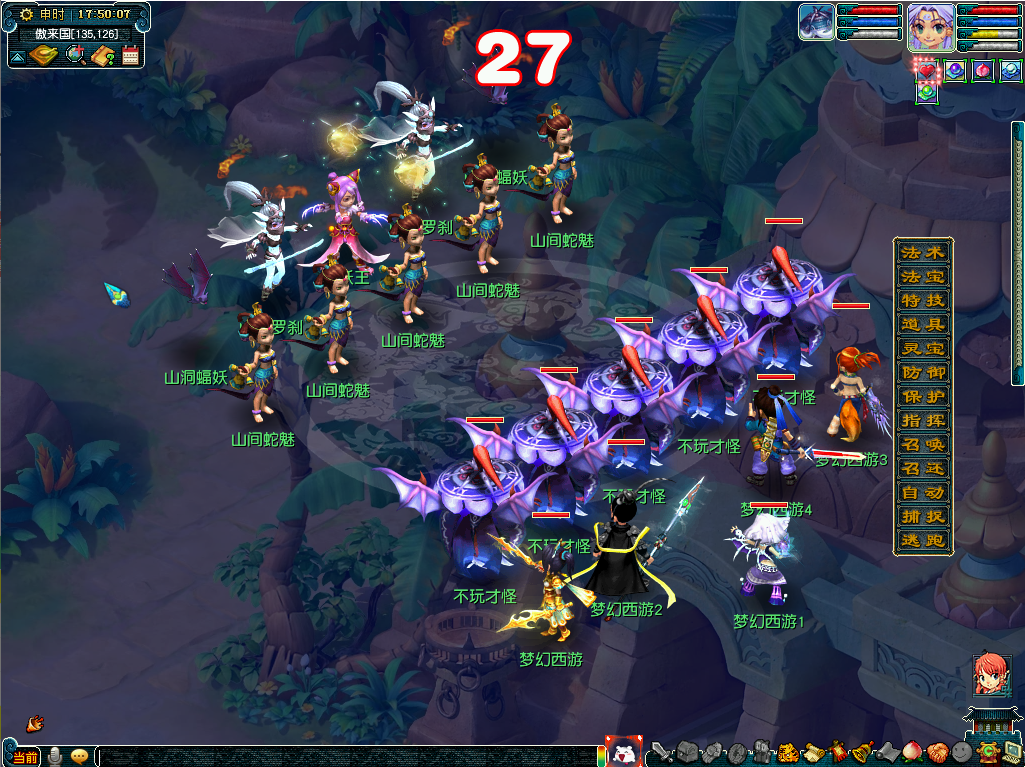Choose the 法宝 combat command
The height and width of the screenshot is (767, 1025).
coord(922,276)
